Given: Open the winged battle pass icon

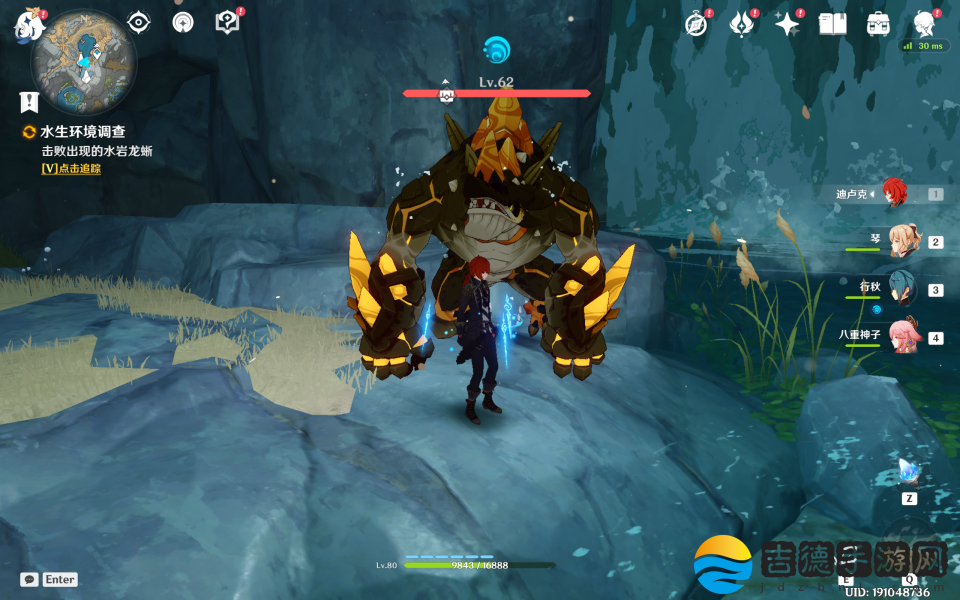Looking at the screenshot, I should tap(741, 24).
